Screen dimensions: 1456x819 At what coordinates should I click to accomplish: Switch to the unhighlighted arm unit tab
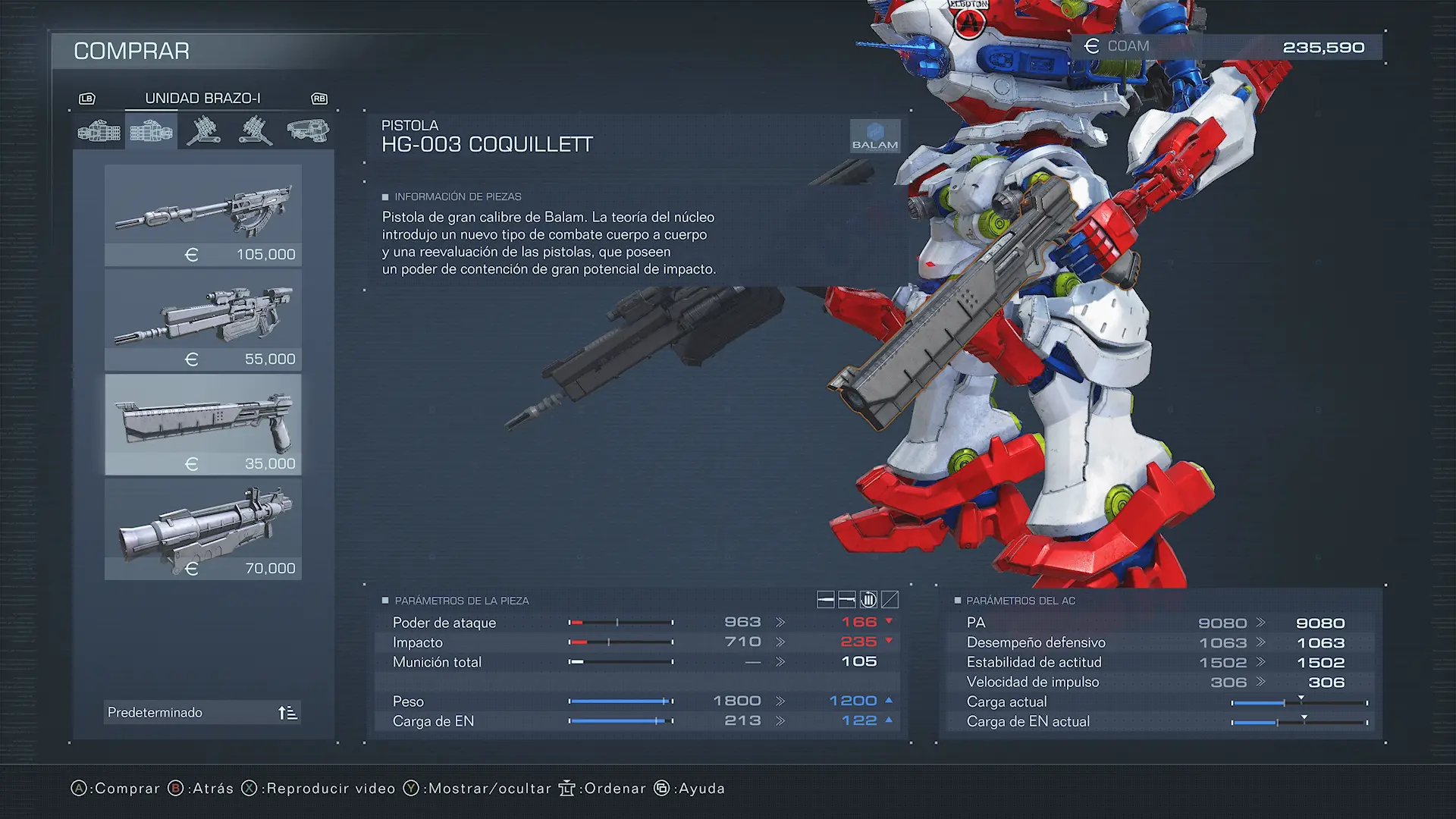[x=99, y=132]
